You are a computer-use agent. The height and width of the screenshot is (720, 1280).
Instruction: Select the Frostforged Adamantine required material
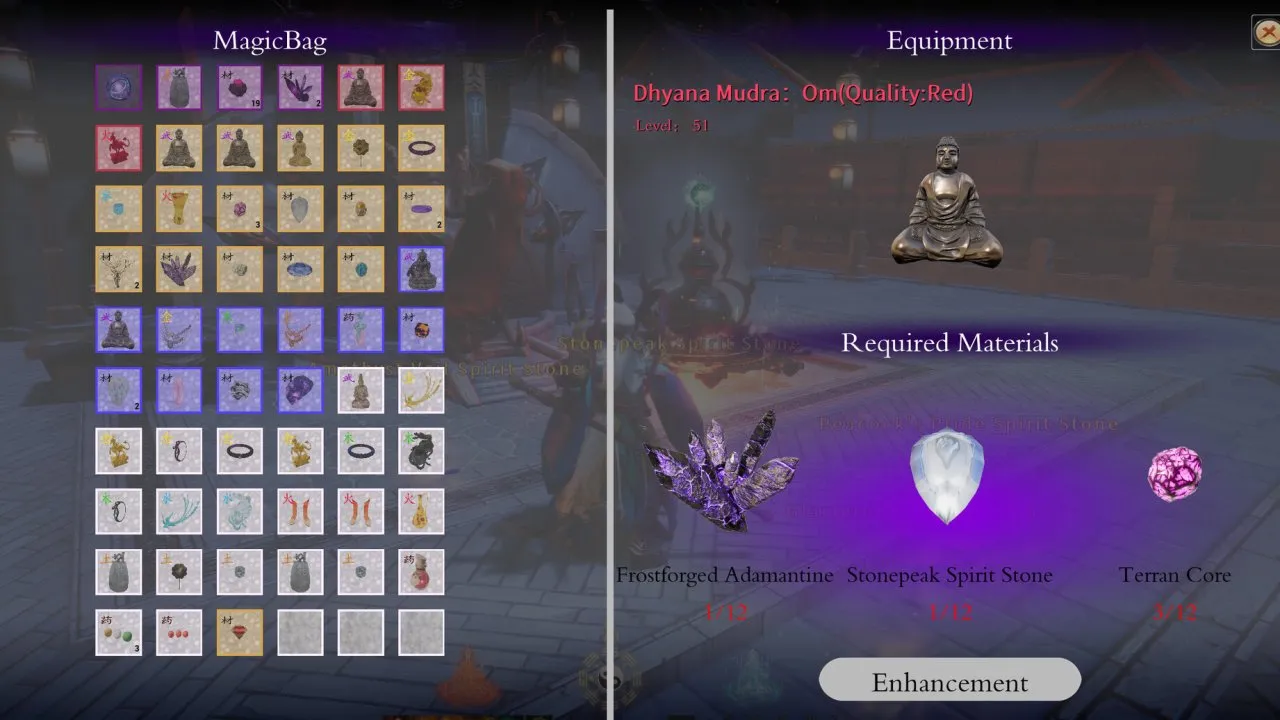point(723,470)
